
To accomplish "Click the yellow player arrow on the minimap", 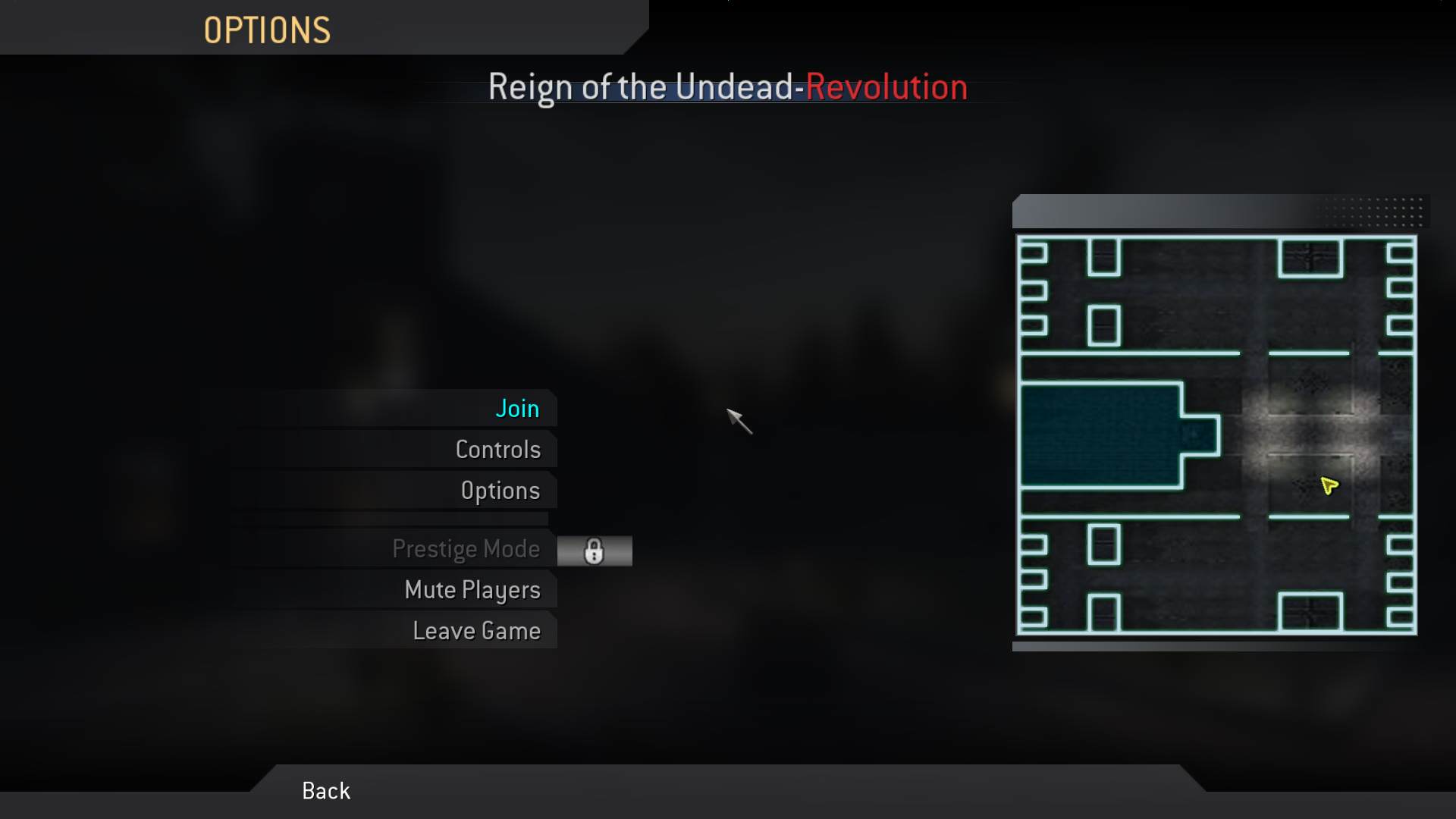I will tap(1329, 486).
